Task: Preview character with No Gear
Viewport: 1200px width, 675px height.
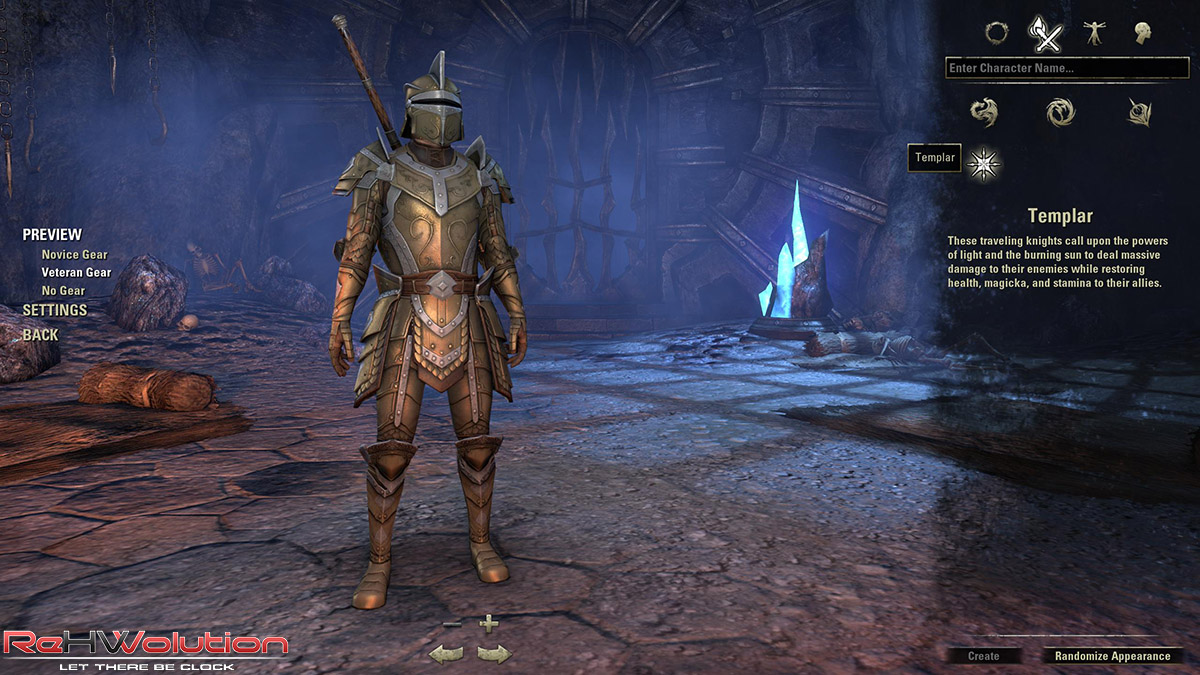Action: point(63,291)
